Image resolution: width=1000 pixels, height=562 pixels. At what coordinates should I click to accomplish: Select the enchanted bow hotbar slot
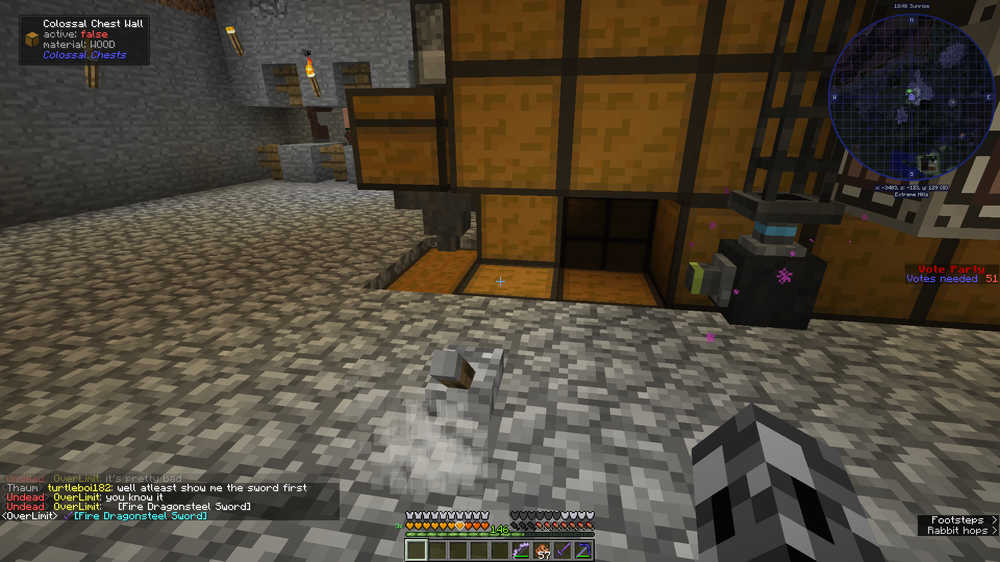coord(520,550)
